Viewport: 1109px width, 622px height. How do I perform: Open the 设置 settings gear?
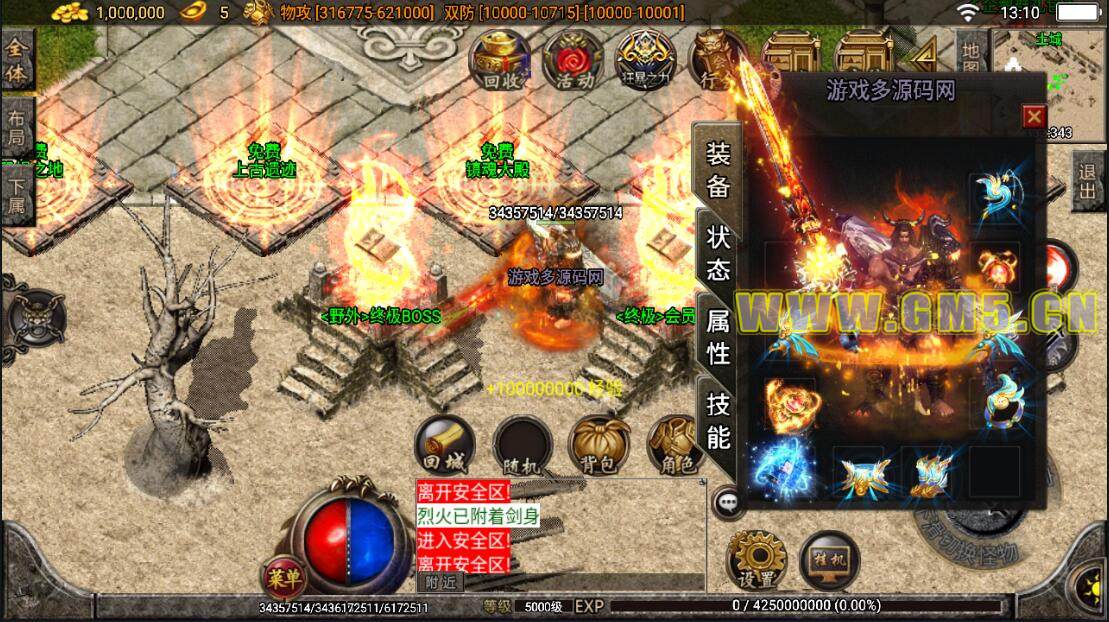(x=756, y=560)
